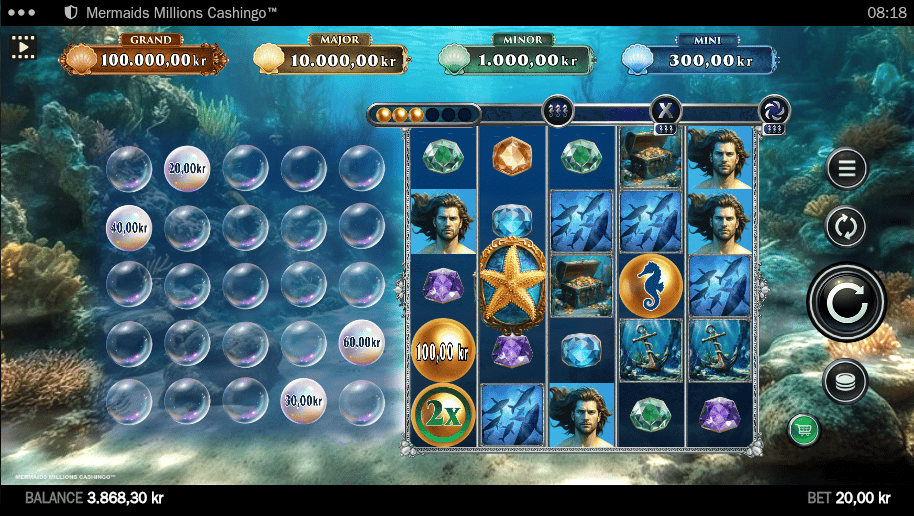Select the 20,00 kr bubble
This screenshot has width=914, height=516.
click(187, 167)
